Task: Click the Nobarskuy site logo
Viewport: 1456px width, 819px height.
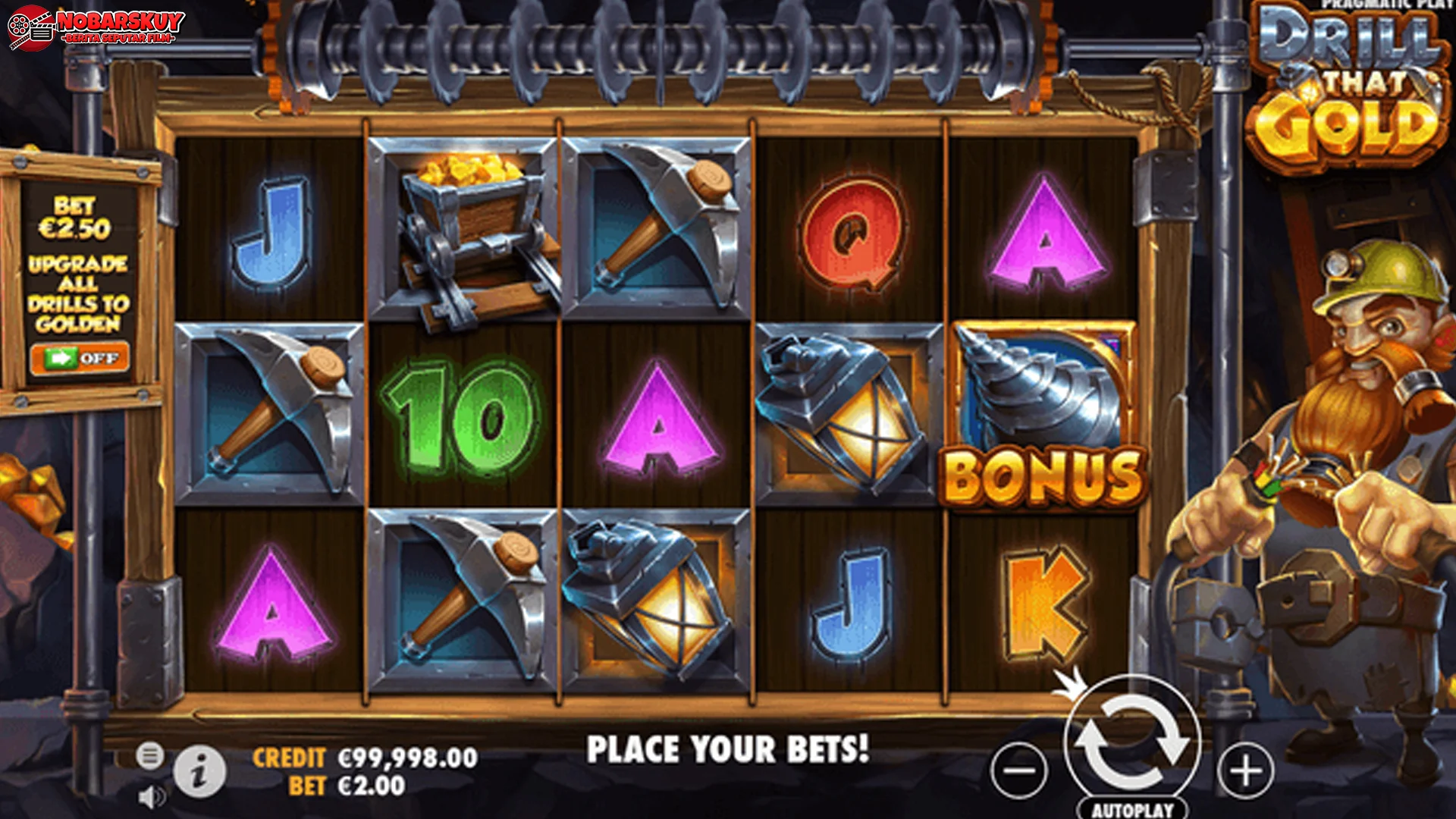Action: [96, 27]
